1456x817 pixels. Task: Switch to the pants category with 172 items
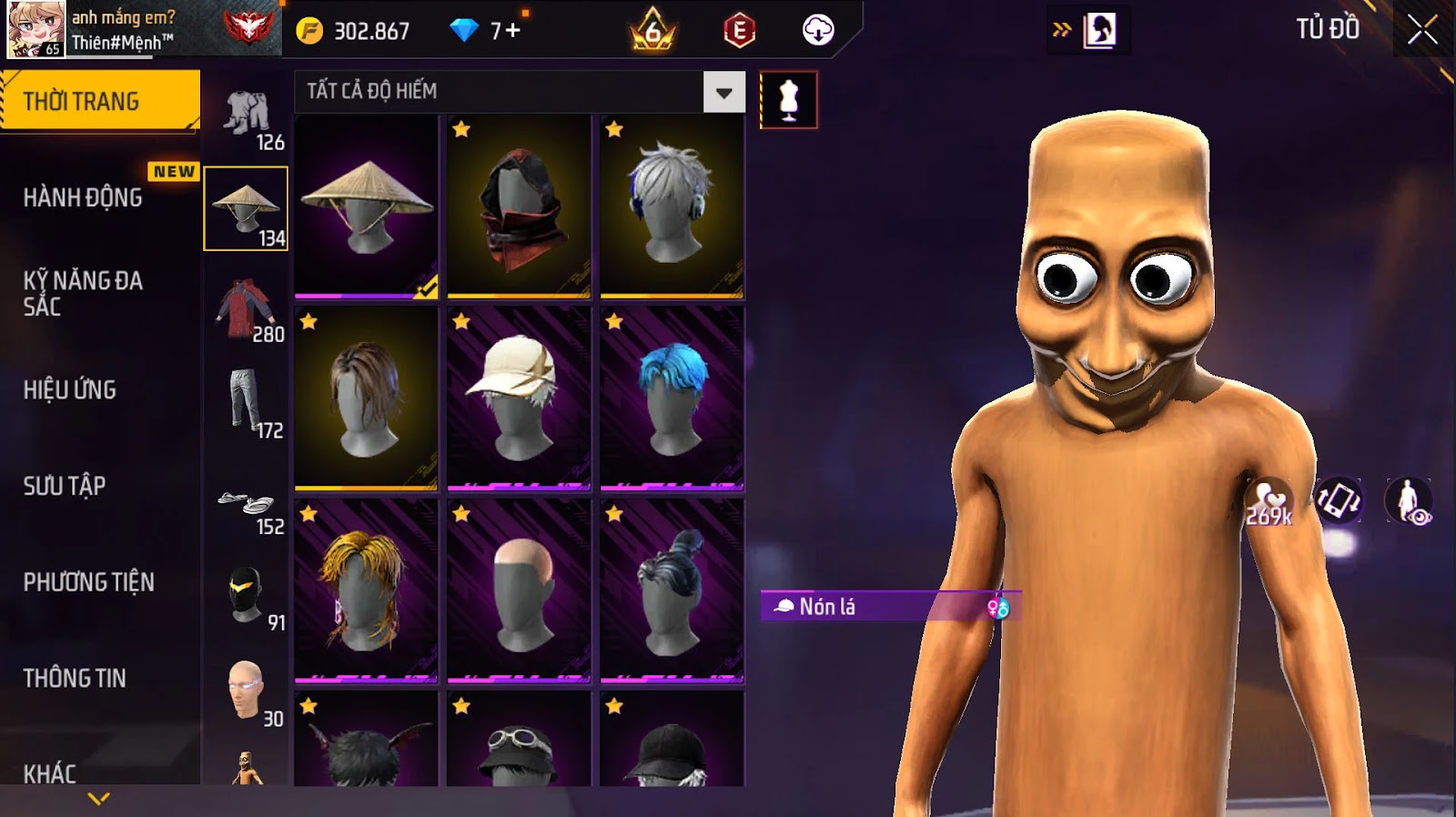pos(246,405)
